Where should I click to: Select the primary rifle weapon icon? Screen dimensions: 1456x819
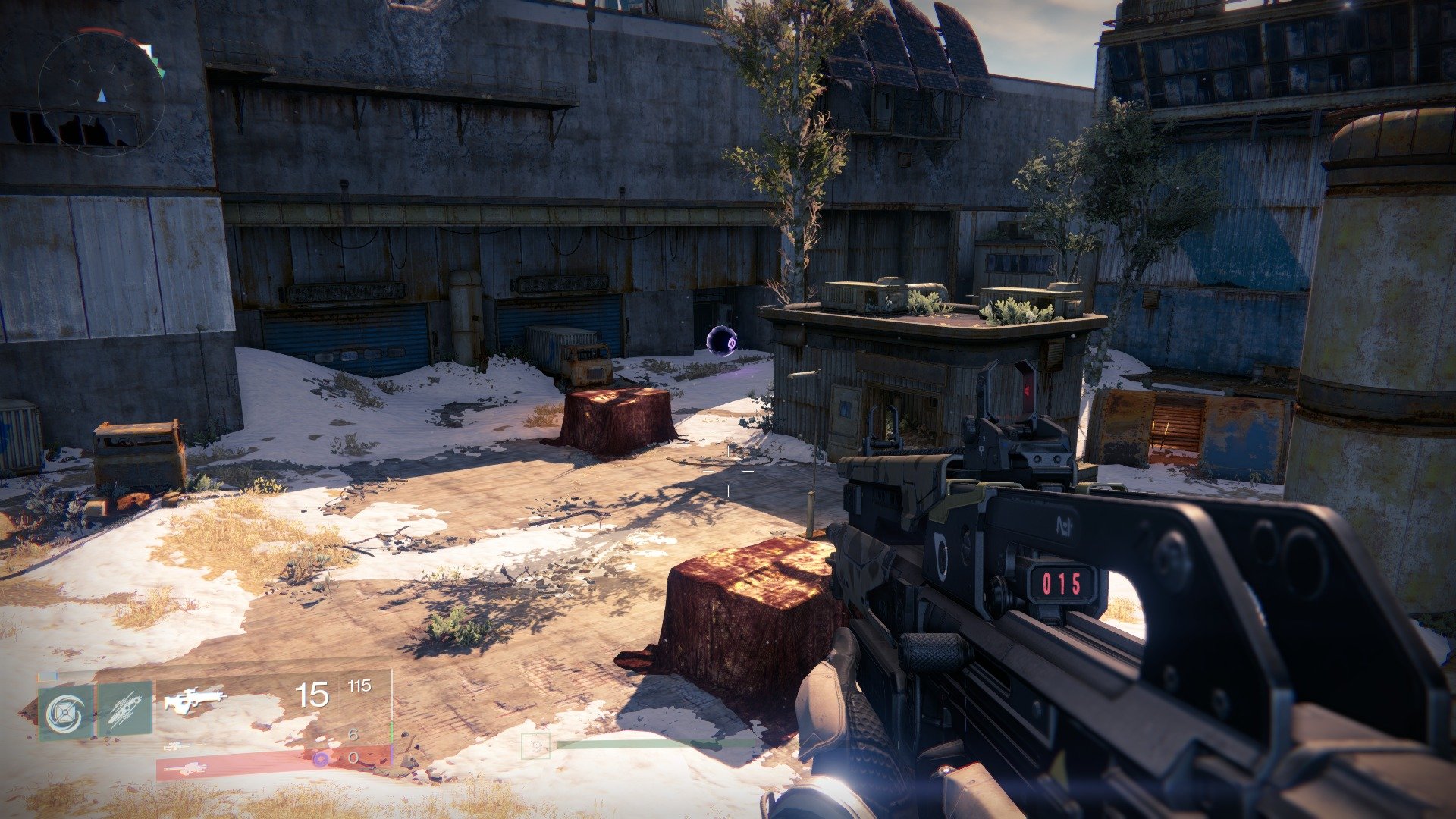point(195,699)
